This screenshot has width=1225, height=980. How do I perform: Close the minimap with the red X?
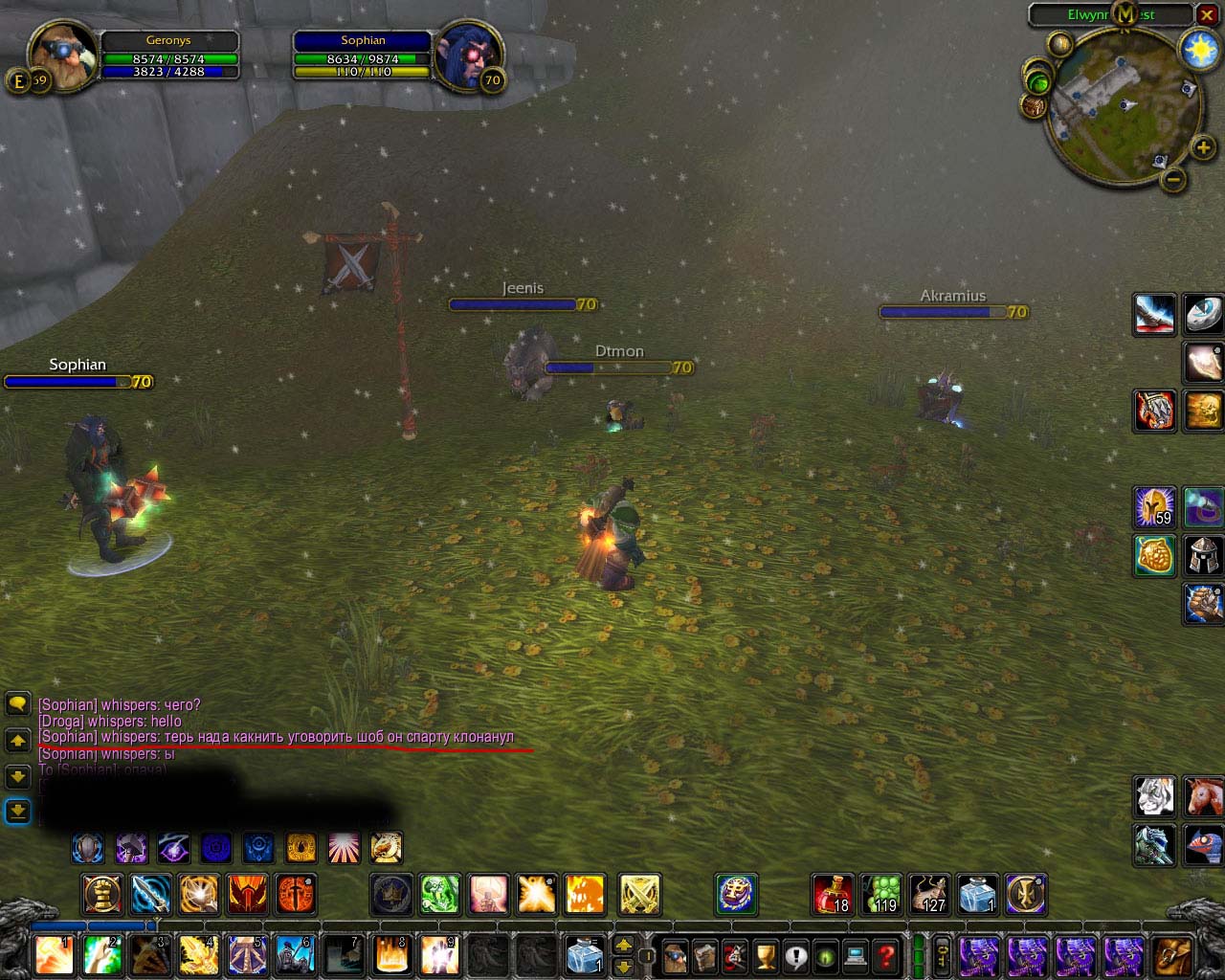click(1207, 15)
